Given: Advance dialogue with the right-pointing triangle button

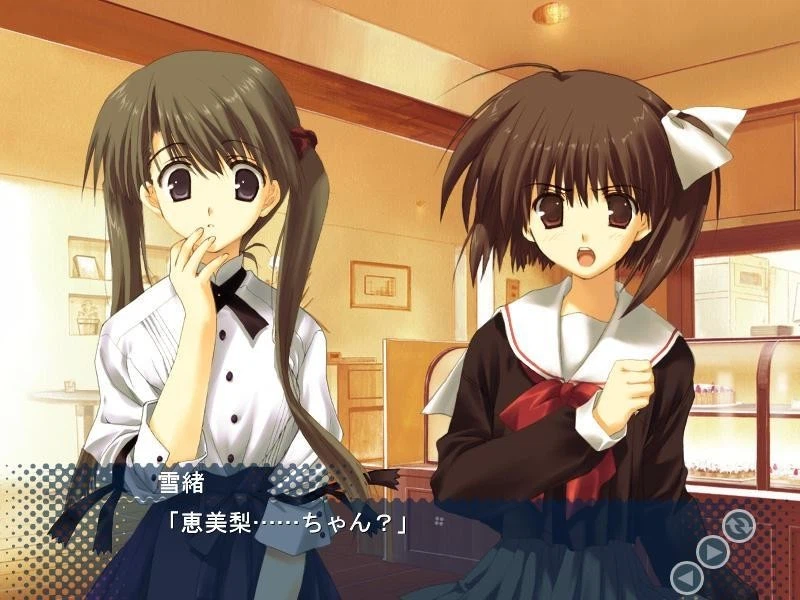Looking at the screenshot, I should (x=712, y=552).
